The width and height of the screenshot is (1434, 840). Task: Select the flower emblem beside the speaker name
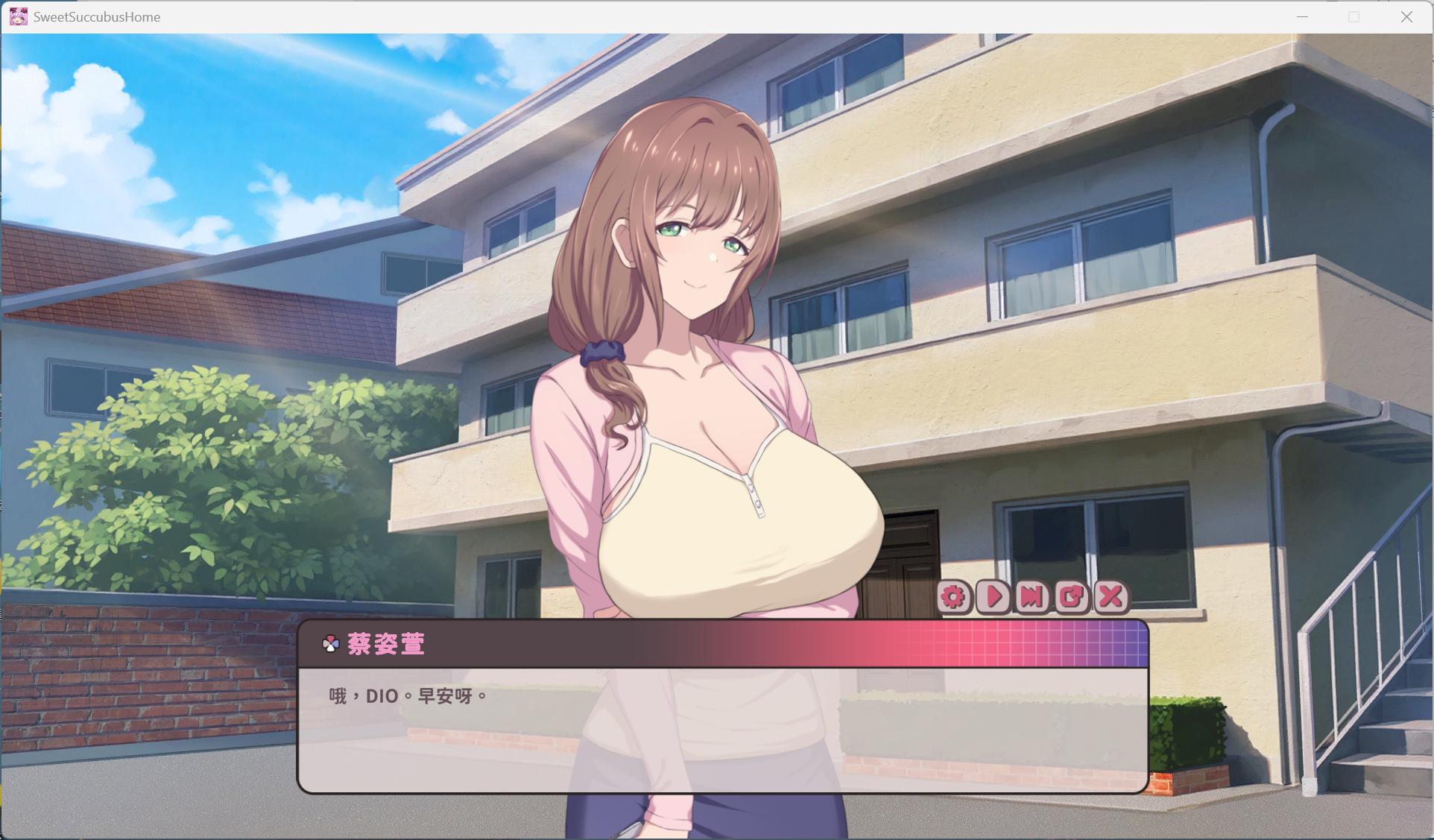[x=329, y=644]
